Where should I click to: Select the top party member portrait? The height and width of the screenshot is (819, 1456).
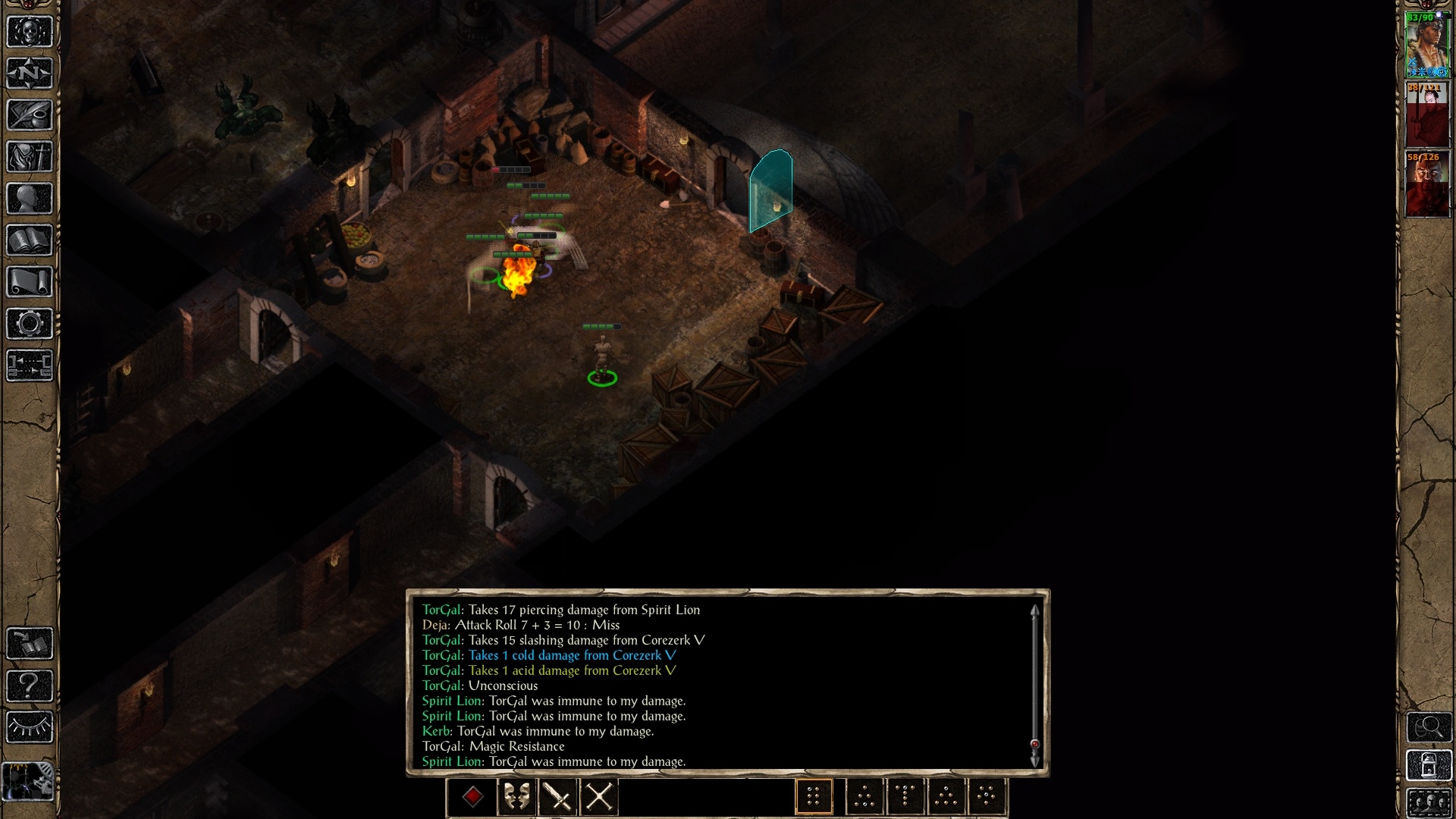tap(1427, 44)
